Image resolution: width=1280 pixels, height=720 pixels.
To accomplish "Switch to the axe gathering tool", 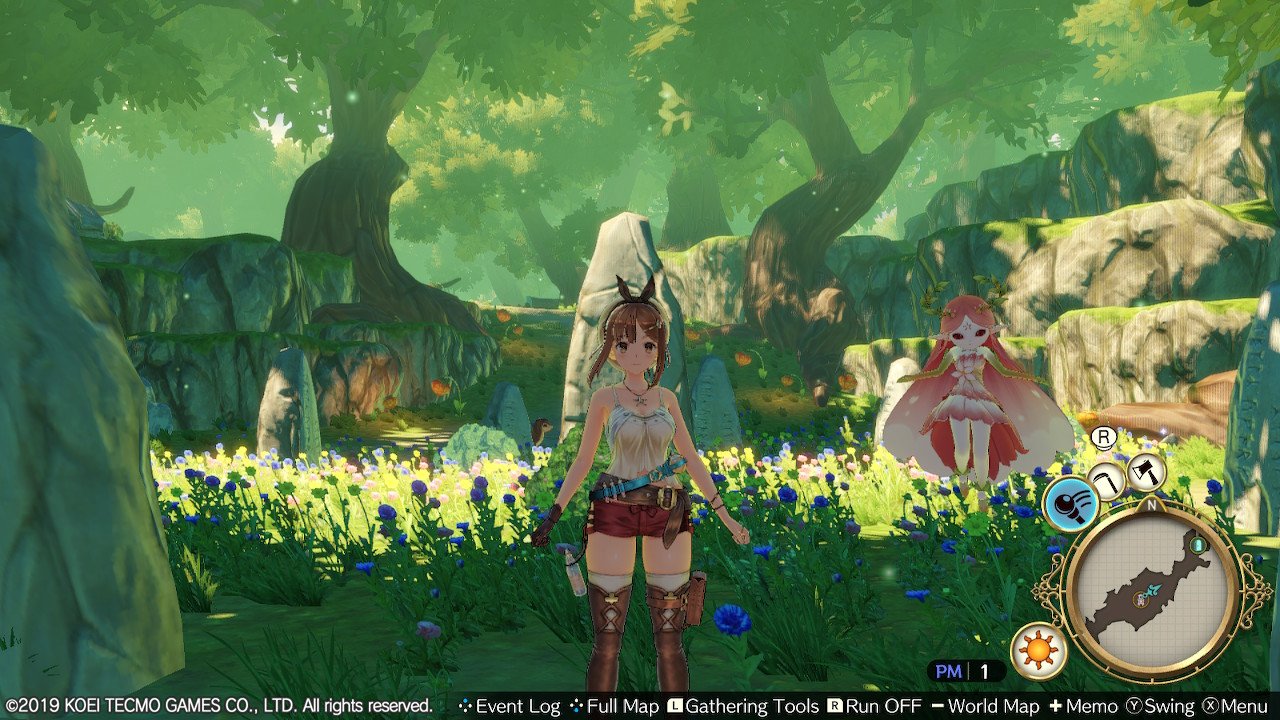I will (1146, 472).
